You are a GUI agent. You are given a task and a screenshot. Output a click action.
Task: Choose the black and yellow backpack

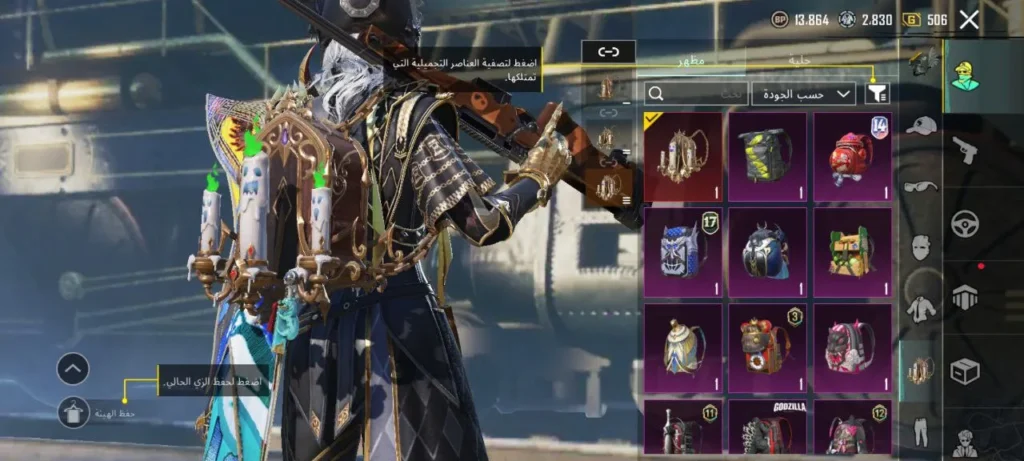coord(767,156)
